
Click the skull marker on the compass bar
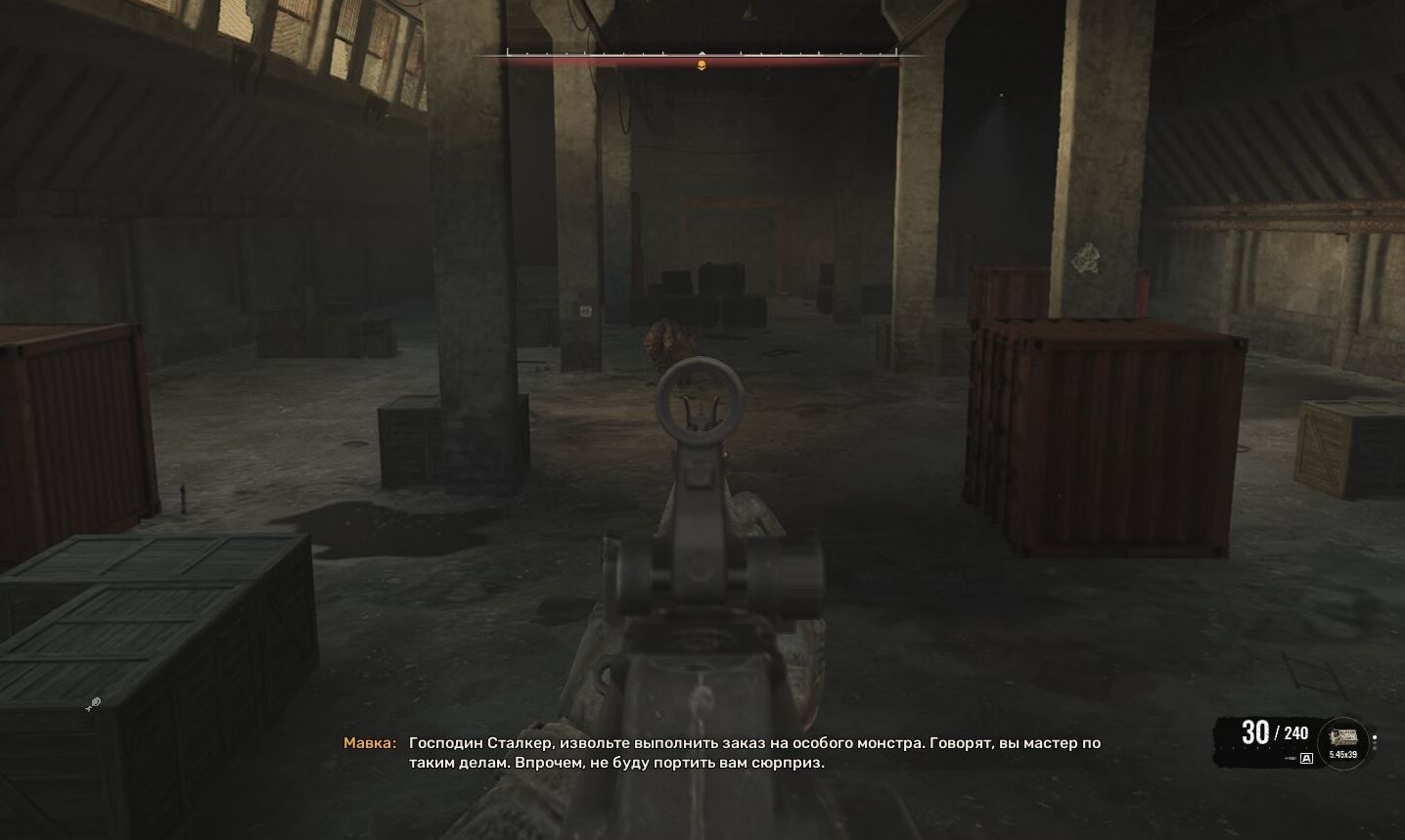702,65
